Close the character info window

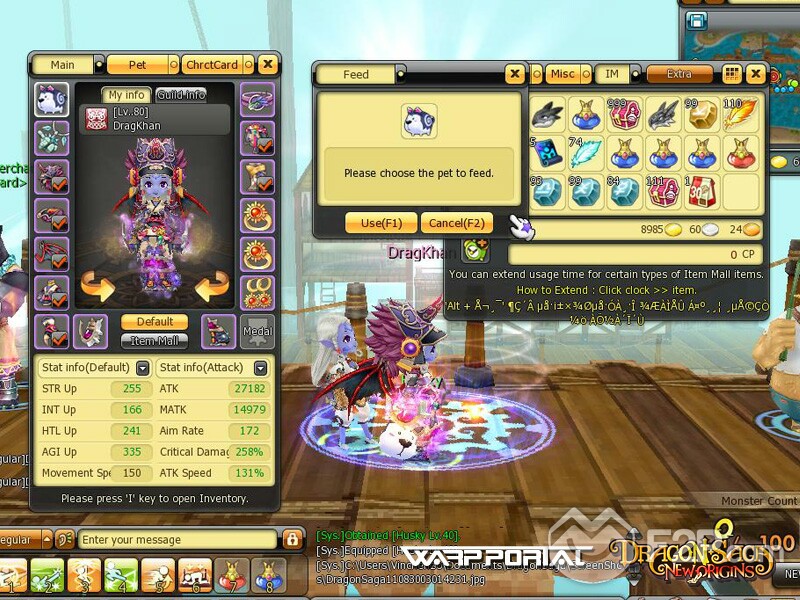(267, 65)
